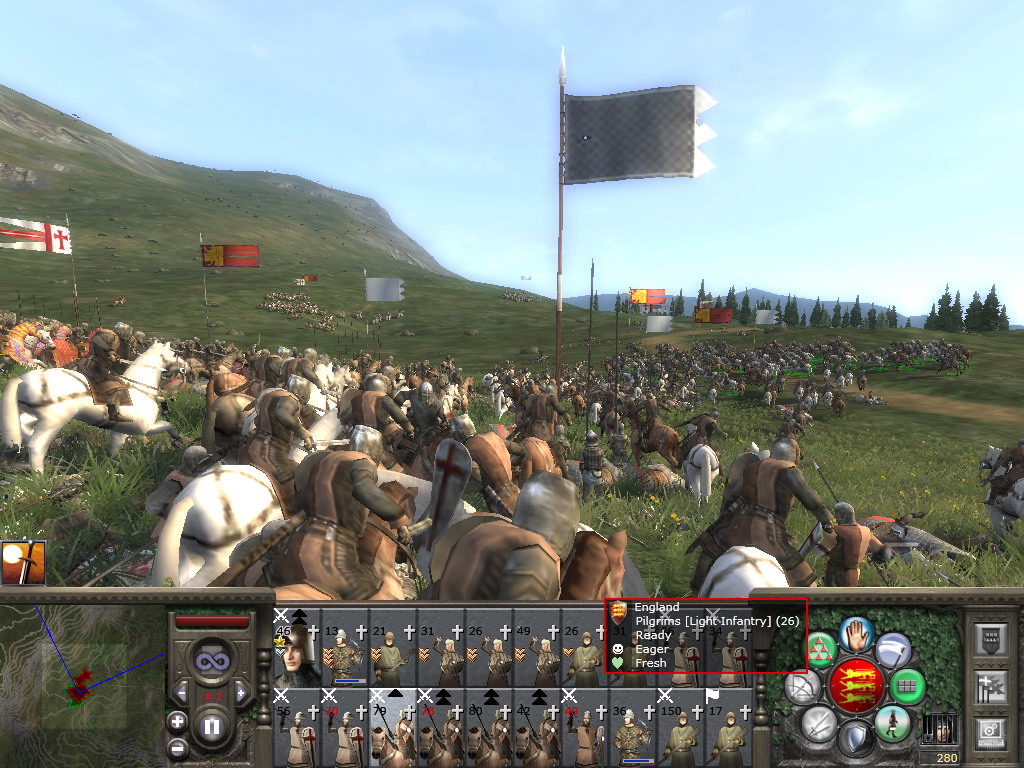
Task: Toggle the unit formation grid button
Action: pyautogui.click(x=907, y=686)
